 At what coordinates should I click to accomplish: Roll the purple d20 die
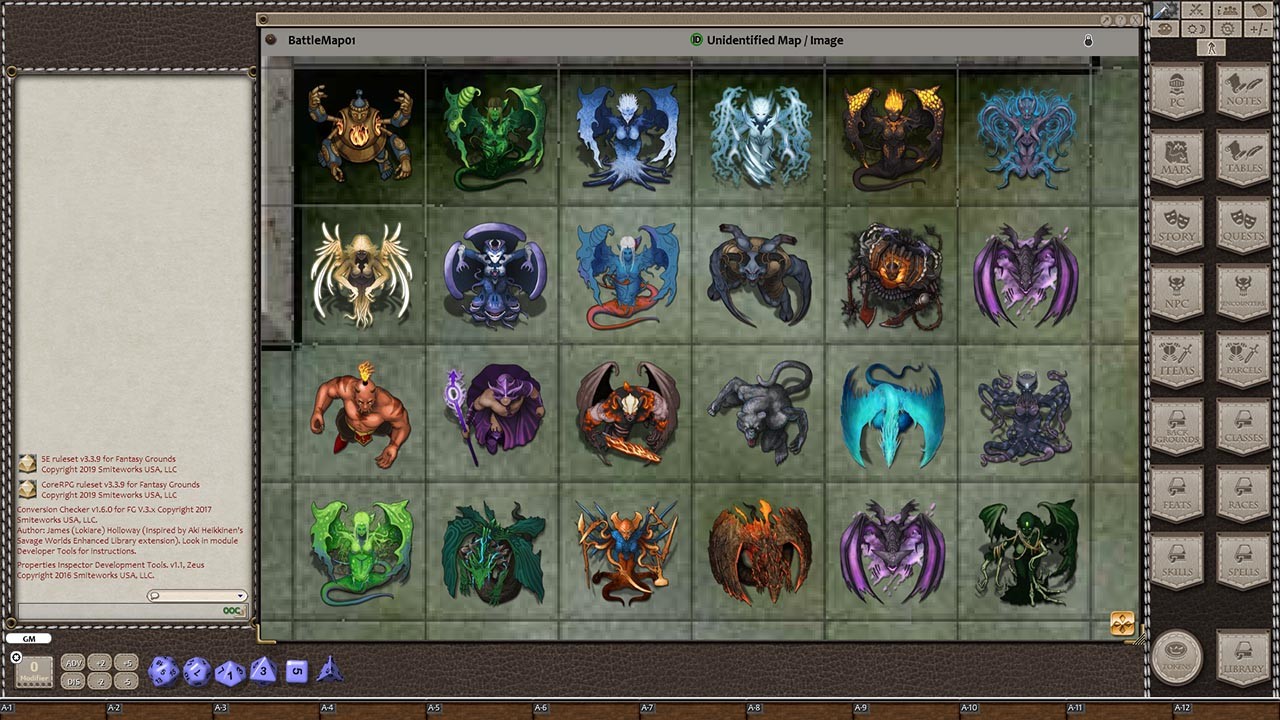click(x=163, y=671)
